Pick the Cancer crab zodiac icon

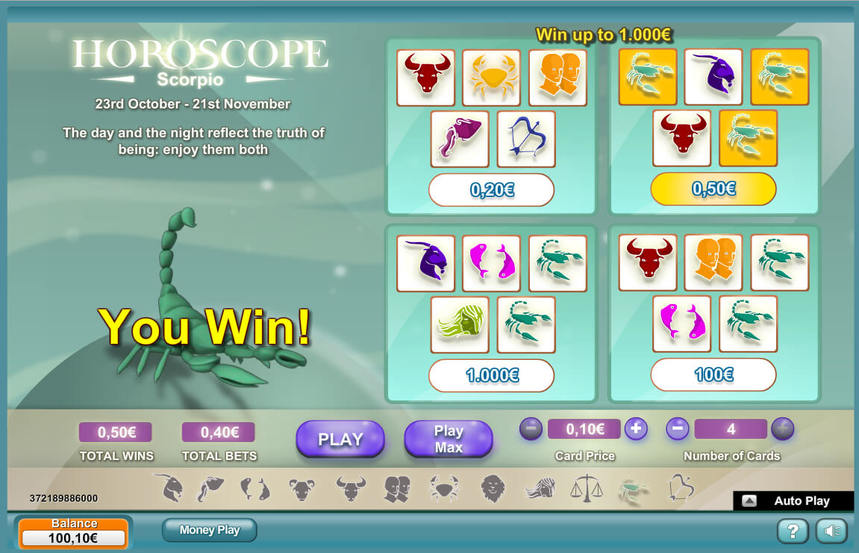tap(444, 488)
